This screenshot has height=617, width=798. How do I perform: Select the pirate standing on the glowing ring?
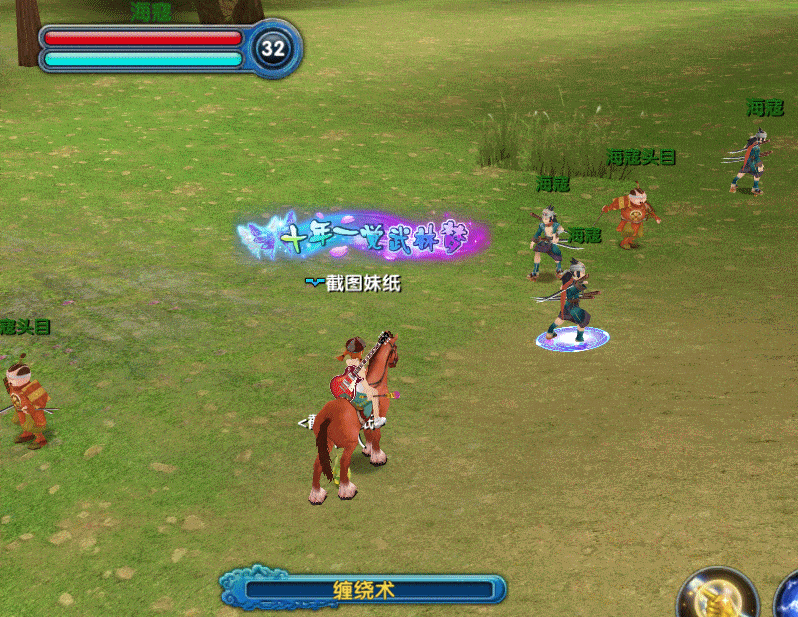572,302
